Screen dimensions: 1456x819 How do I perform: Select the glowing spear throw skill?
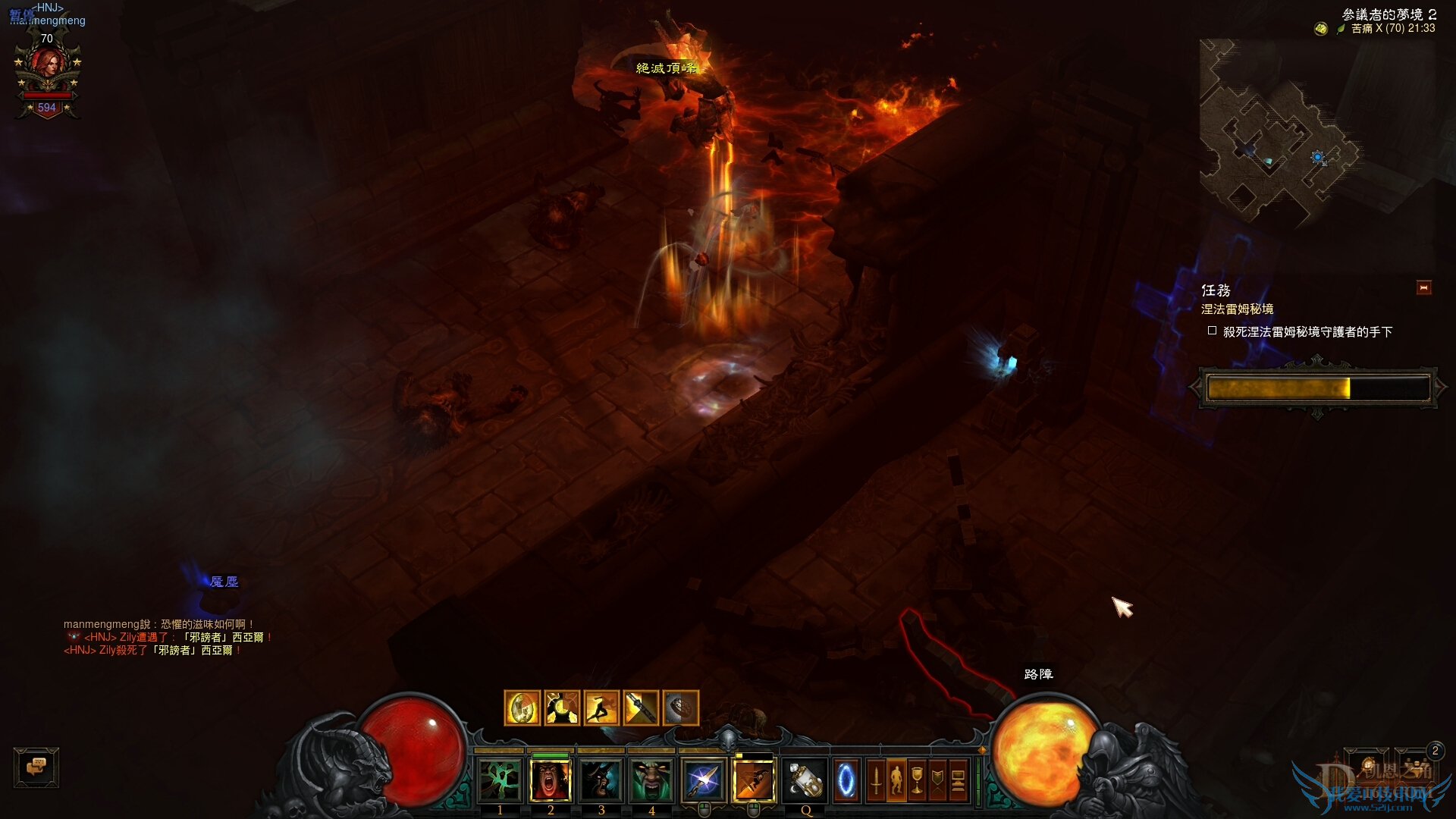click(x=703, y=780)
